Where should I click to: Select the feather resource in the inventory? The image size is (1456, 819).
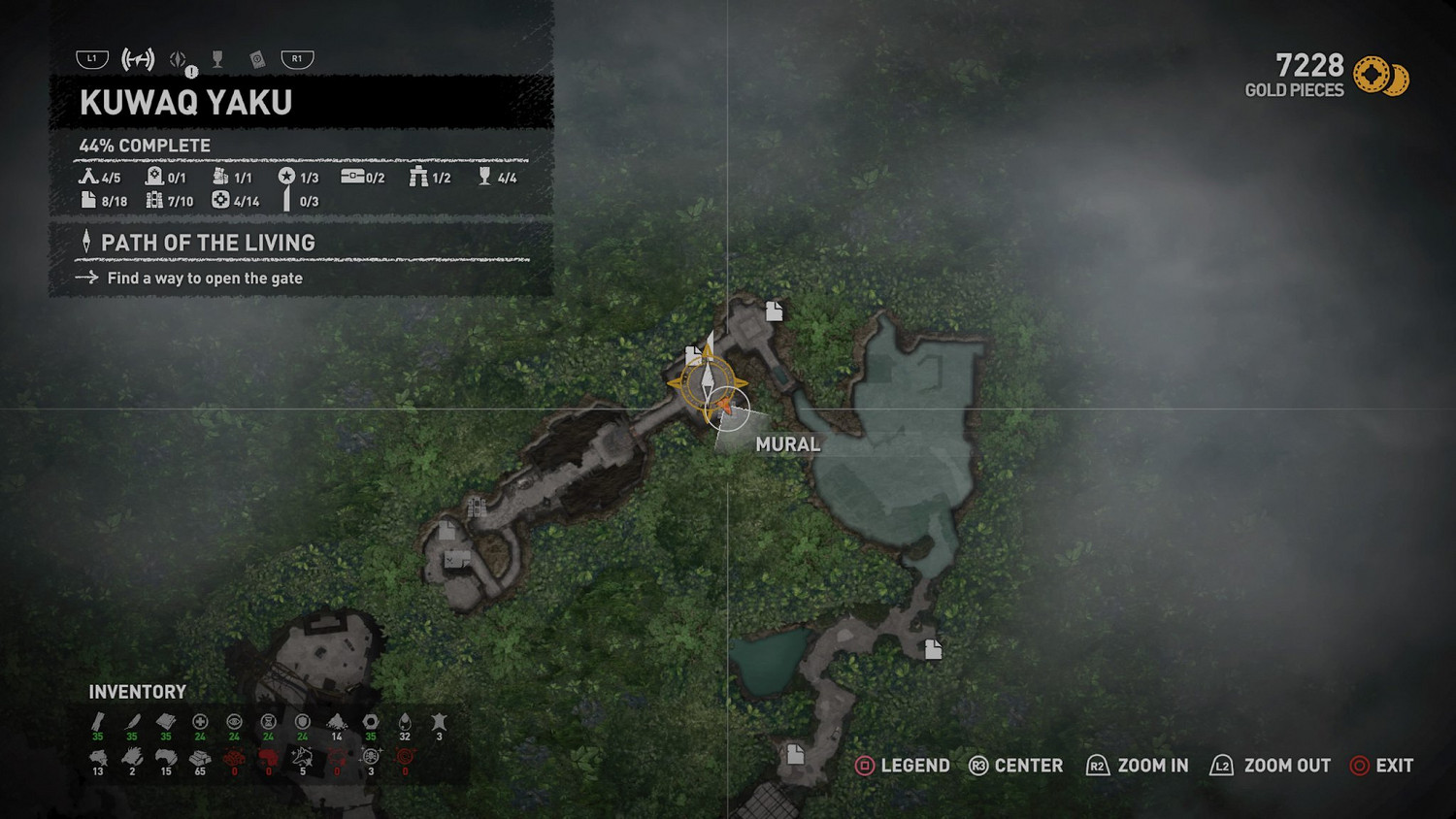(132, 722)
